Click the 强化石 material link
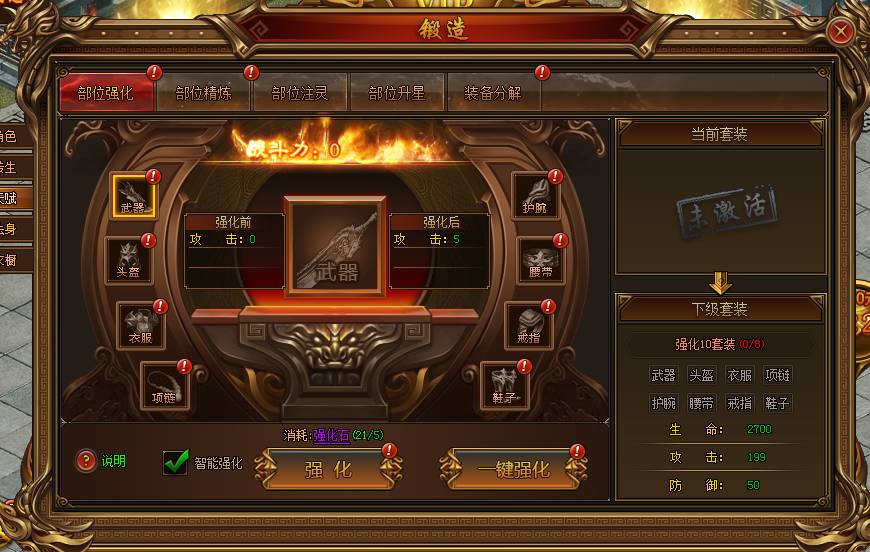Viewport: 870px width, 552px height. point(331,435)
